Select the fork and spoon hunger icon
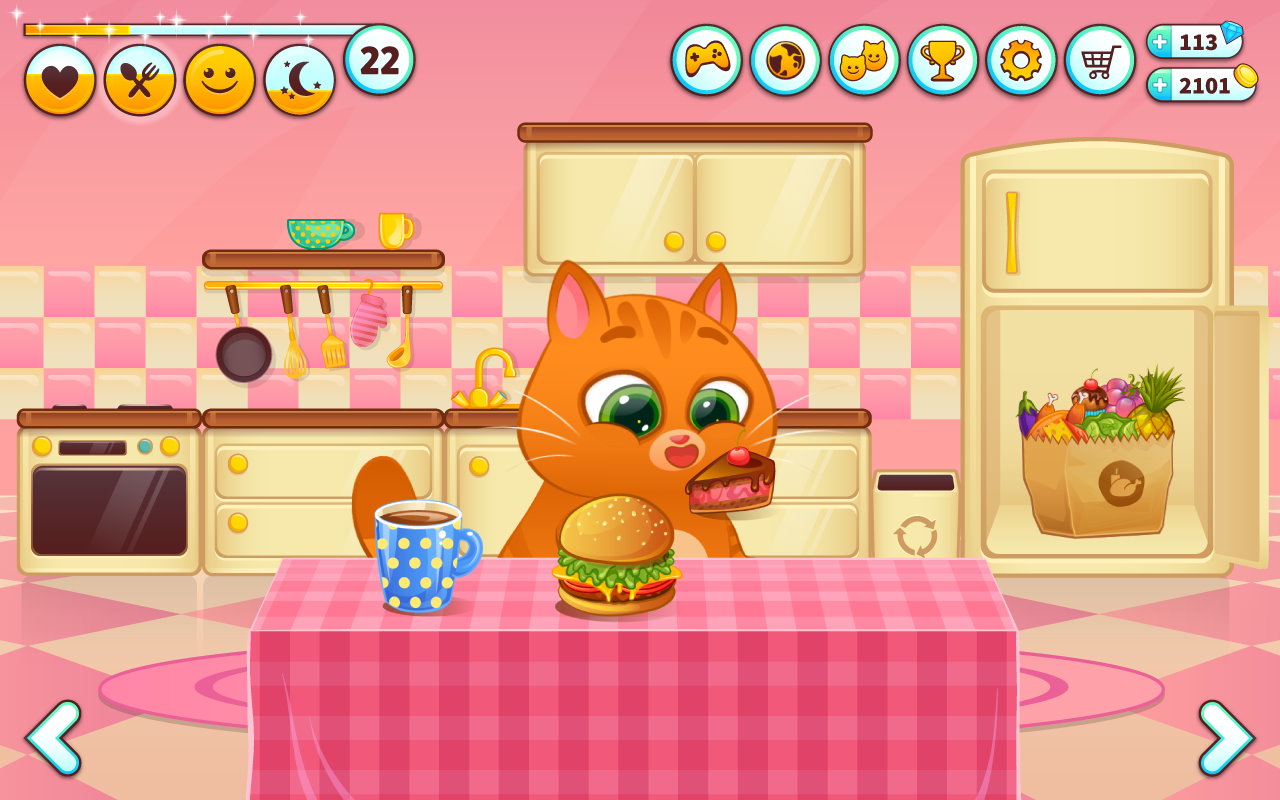This screenshot has width=1280, height=800. pyautogui.click(x=140, y=80)
